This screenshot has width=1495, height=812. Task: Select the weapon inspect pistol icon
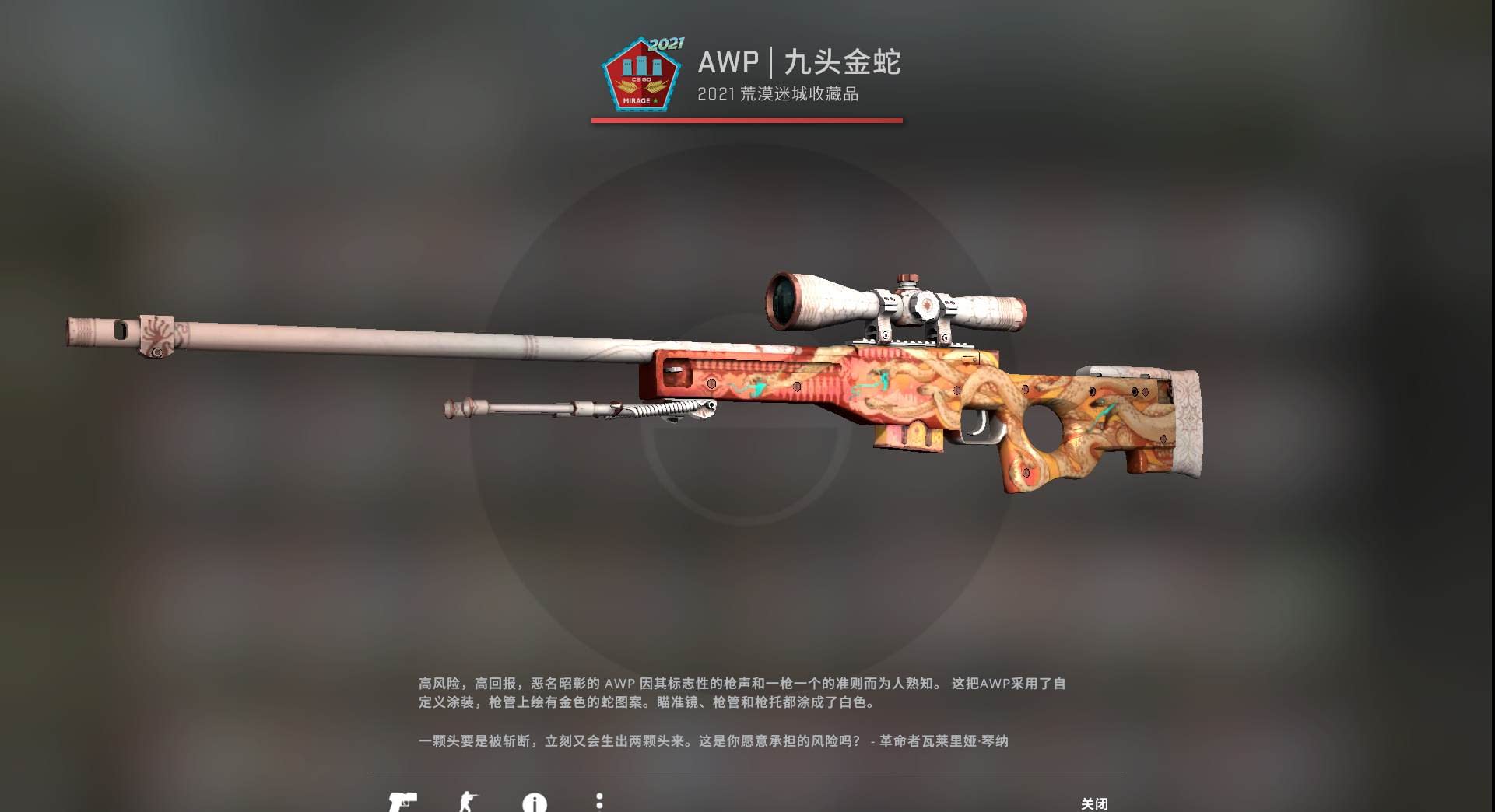point(404,800)
